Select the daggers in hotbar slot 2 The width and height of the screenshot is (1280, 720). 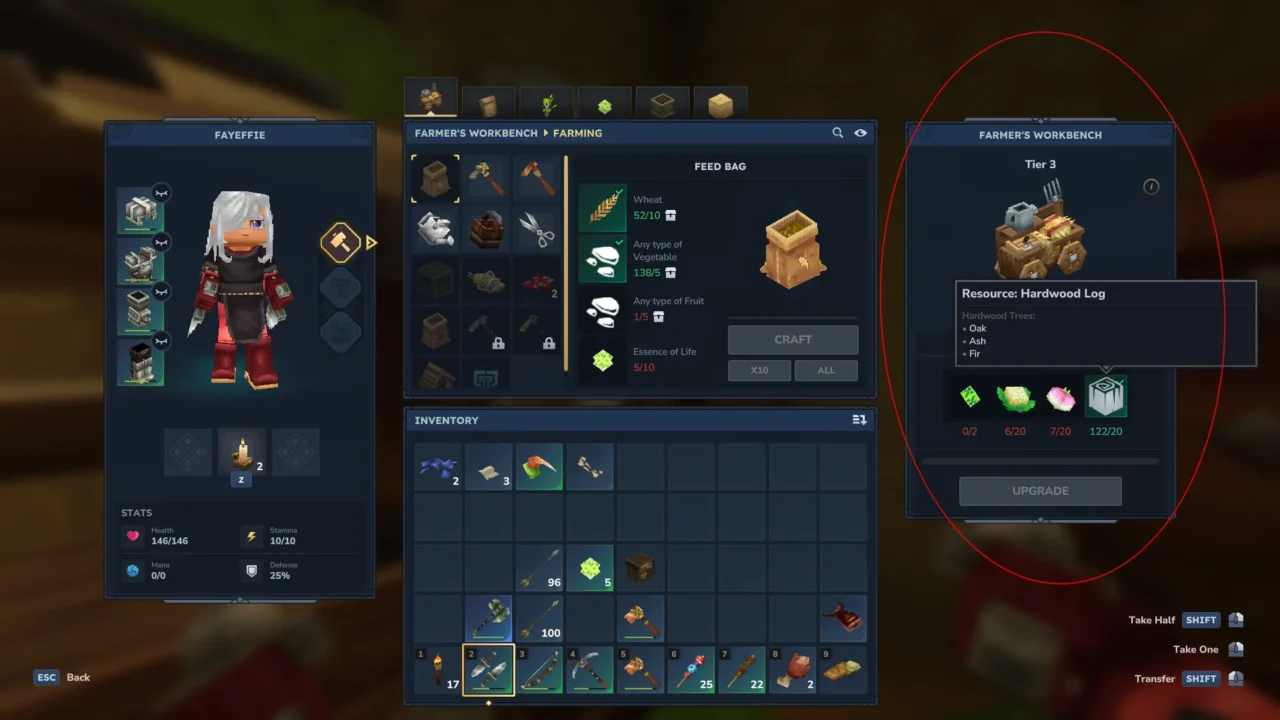pyautogui.click(x=488, y=670)
